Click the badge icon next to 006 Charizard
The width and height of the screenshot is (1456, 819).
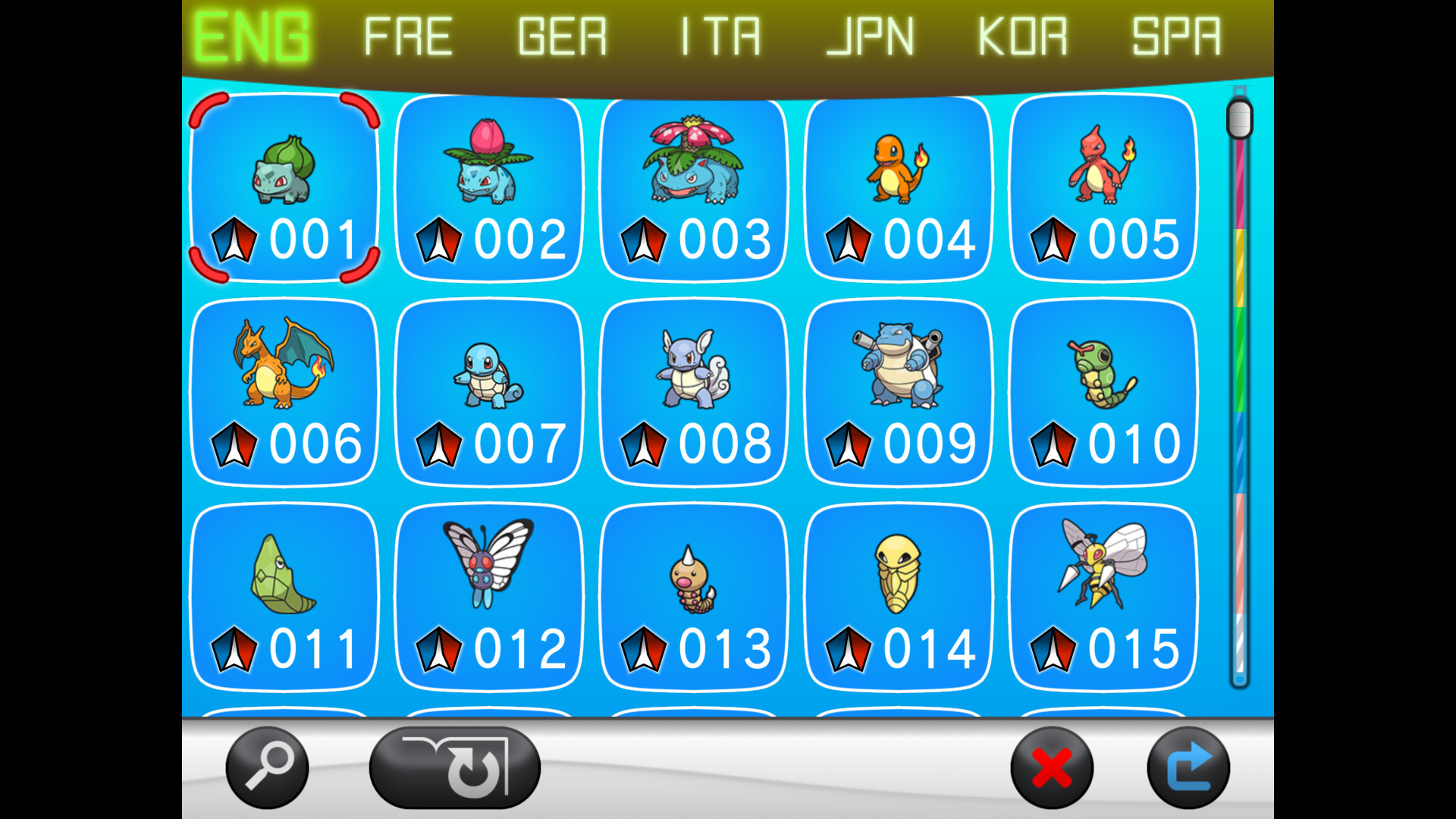click(x=233, y=444)
